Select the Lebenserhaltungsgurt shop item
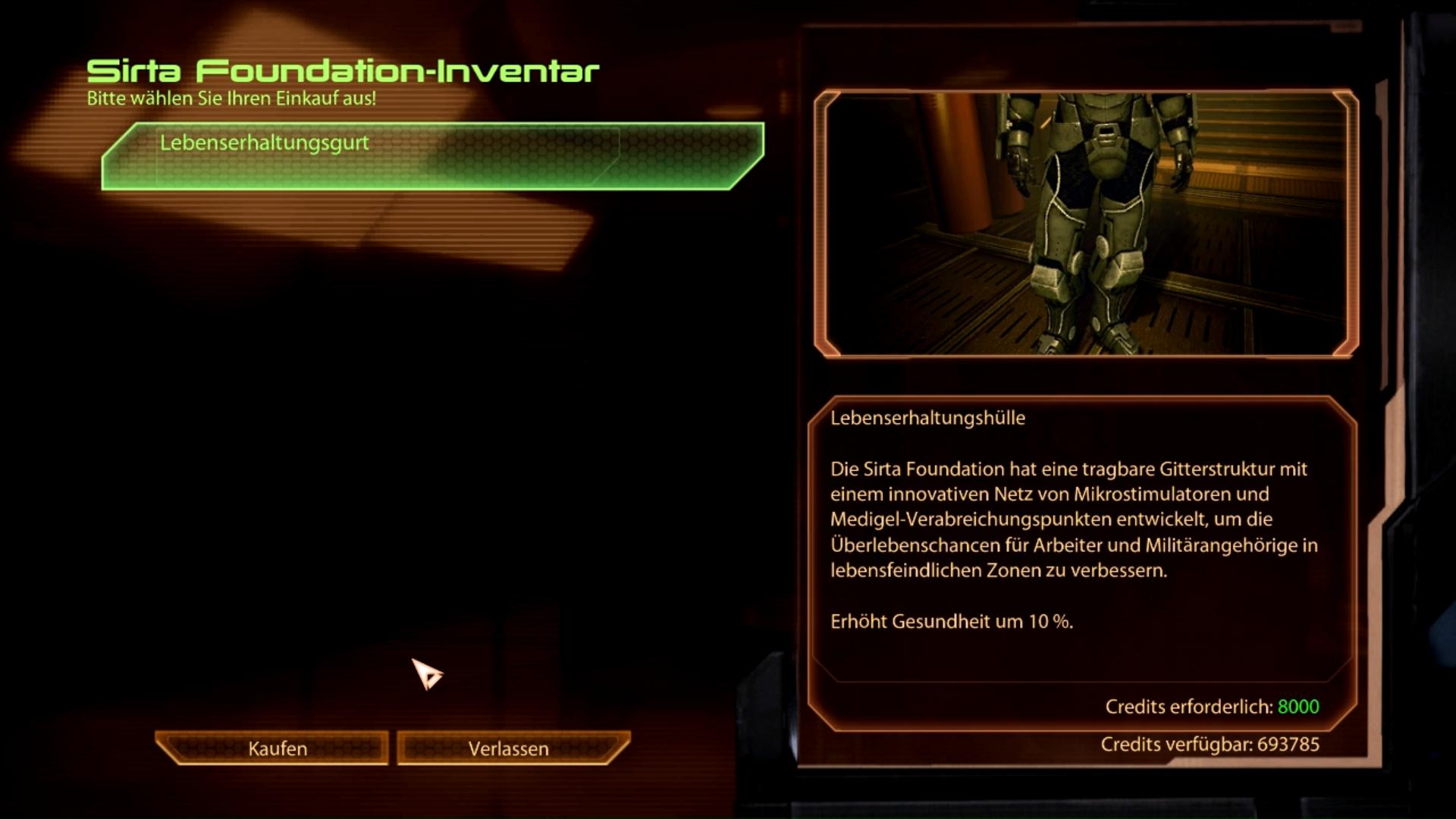The image size is (1456, 819). [432, 155]
